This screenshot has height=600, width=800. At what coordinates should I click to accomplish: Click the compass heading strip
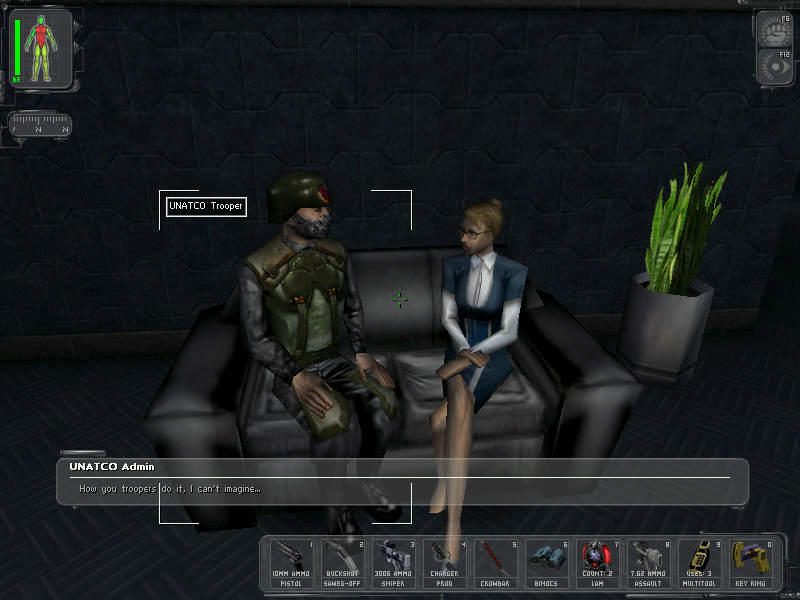pos(40,127)
